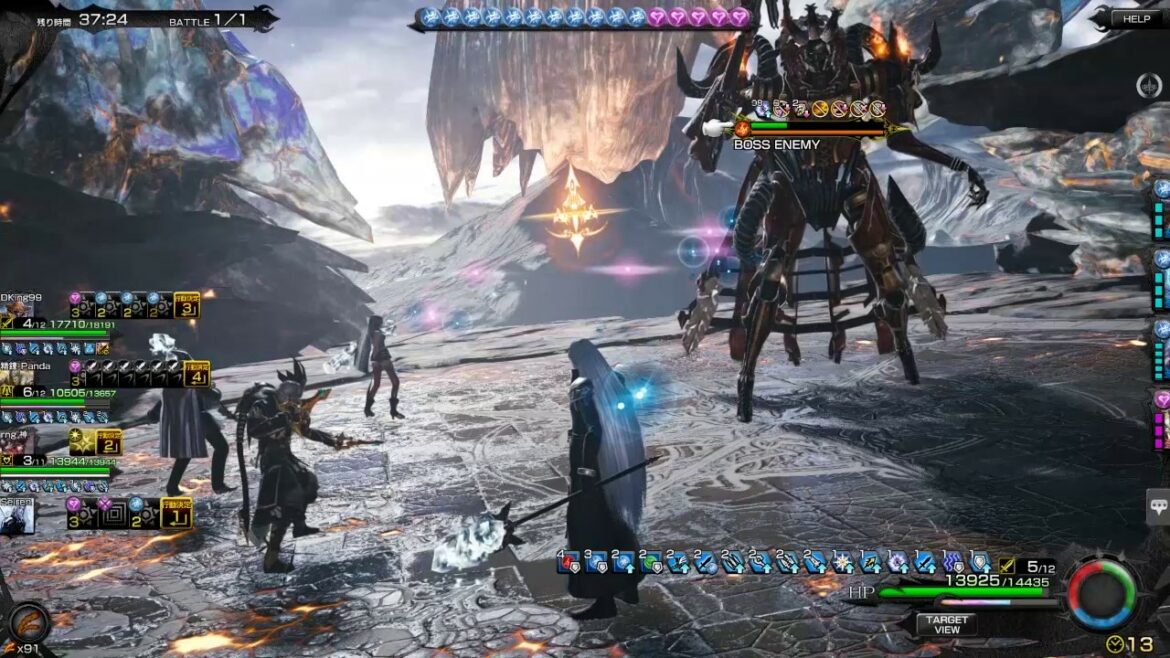Open the chat speech bubble panel

1158,507
